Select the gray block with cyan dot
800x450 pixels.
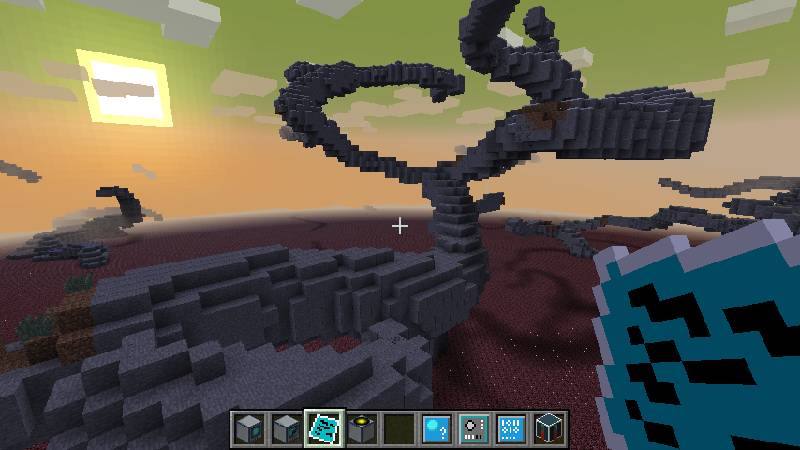pos(250,428)
